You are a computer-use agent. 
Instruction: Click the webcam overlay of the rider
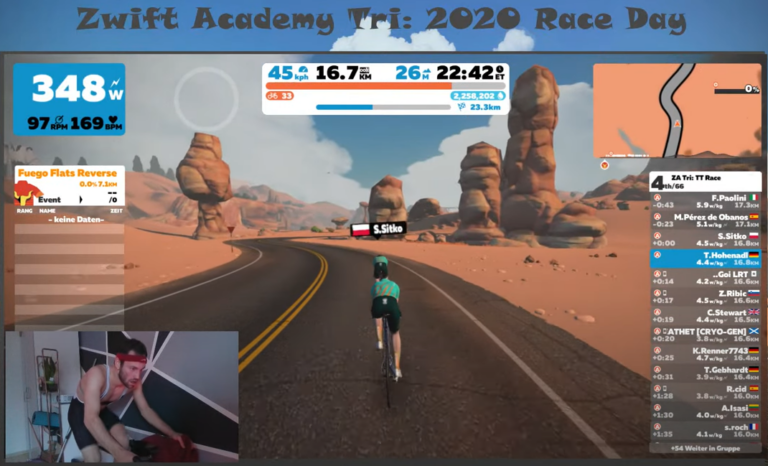pyautogui.click(x=122, y=393)
